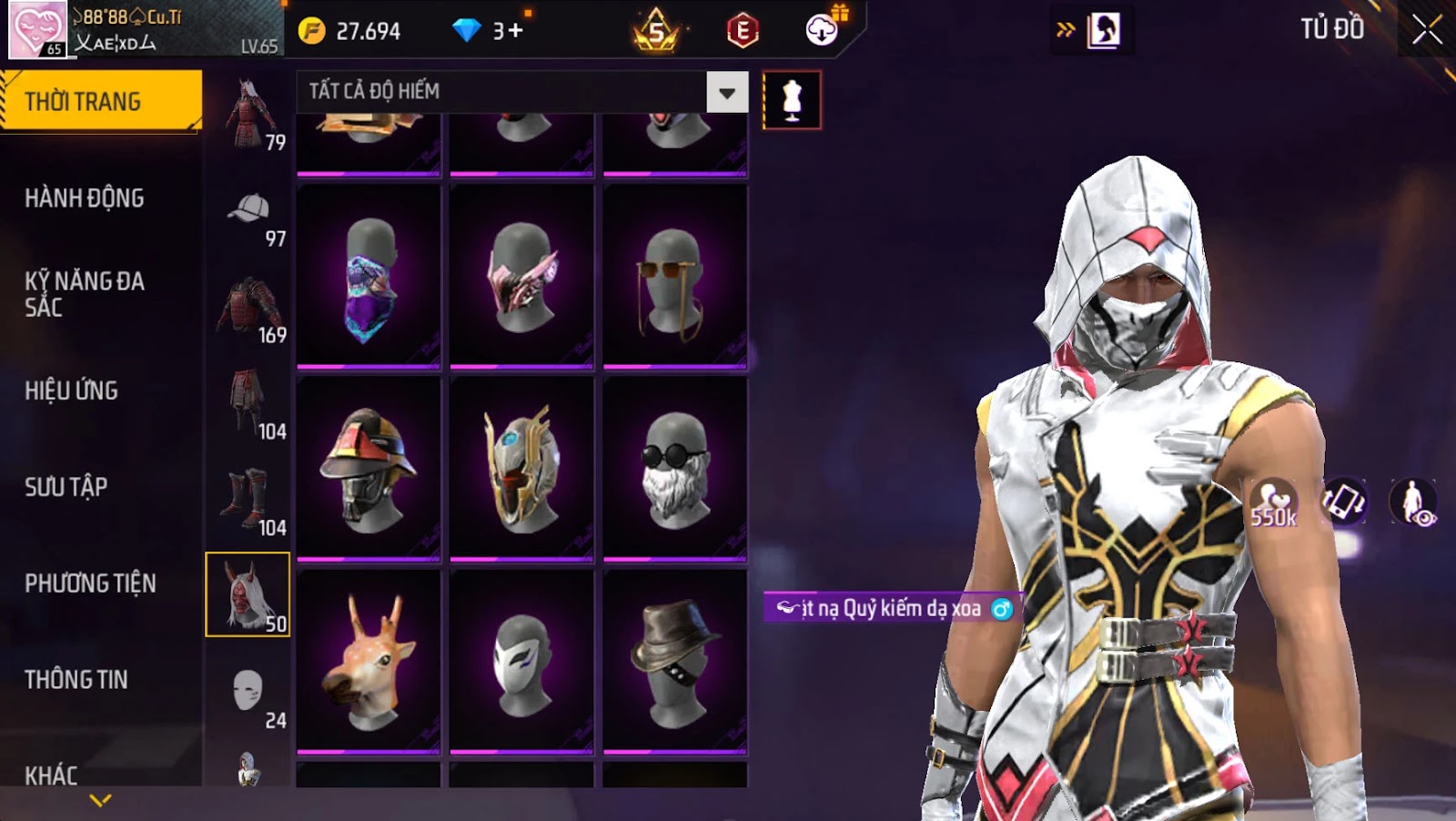Image resolution: width=1456 pixels, height=821 pixels.
Task: Select the Hiệu Ứng tab
Action: 72,390
